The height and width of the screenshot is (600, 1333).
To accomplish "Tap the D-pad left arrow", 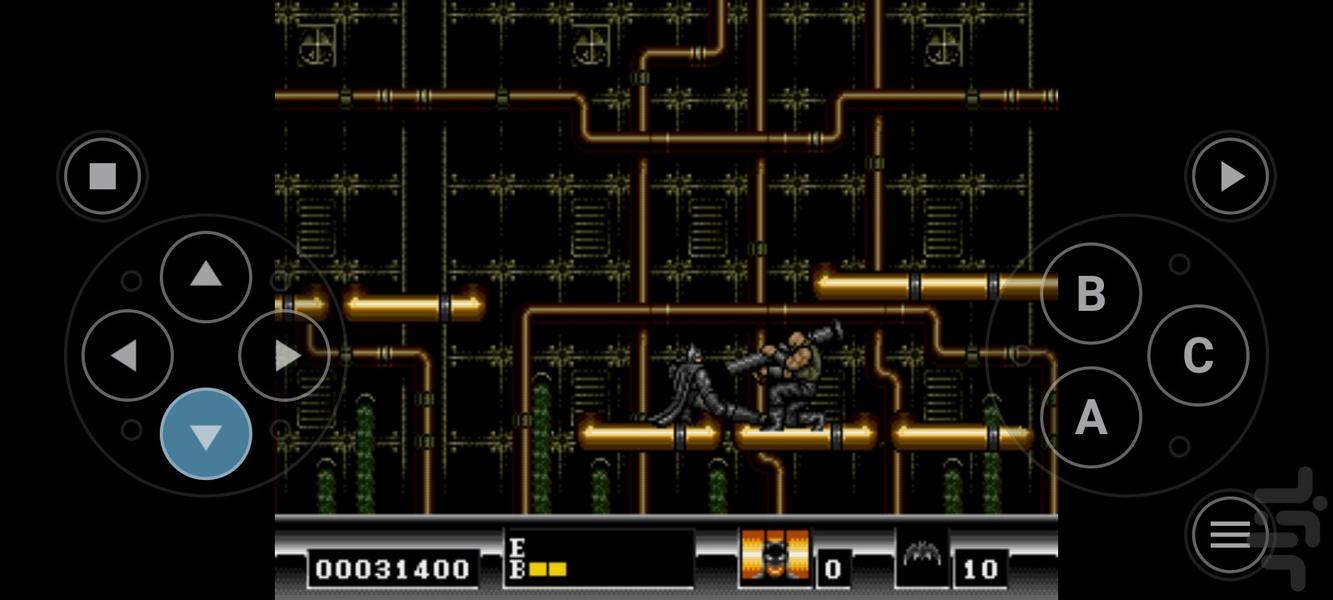I will (x=126, y=356).
